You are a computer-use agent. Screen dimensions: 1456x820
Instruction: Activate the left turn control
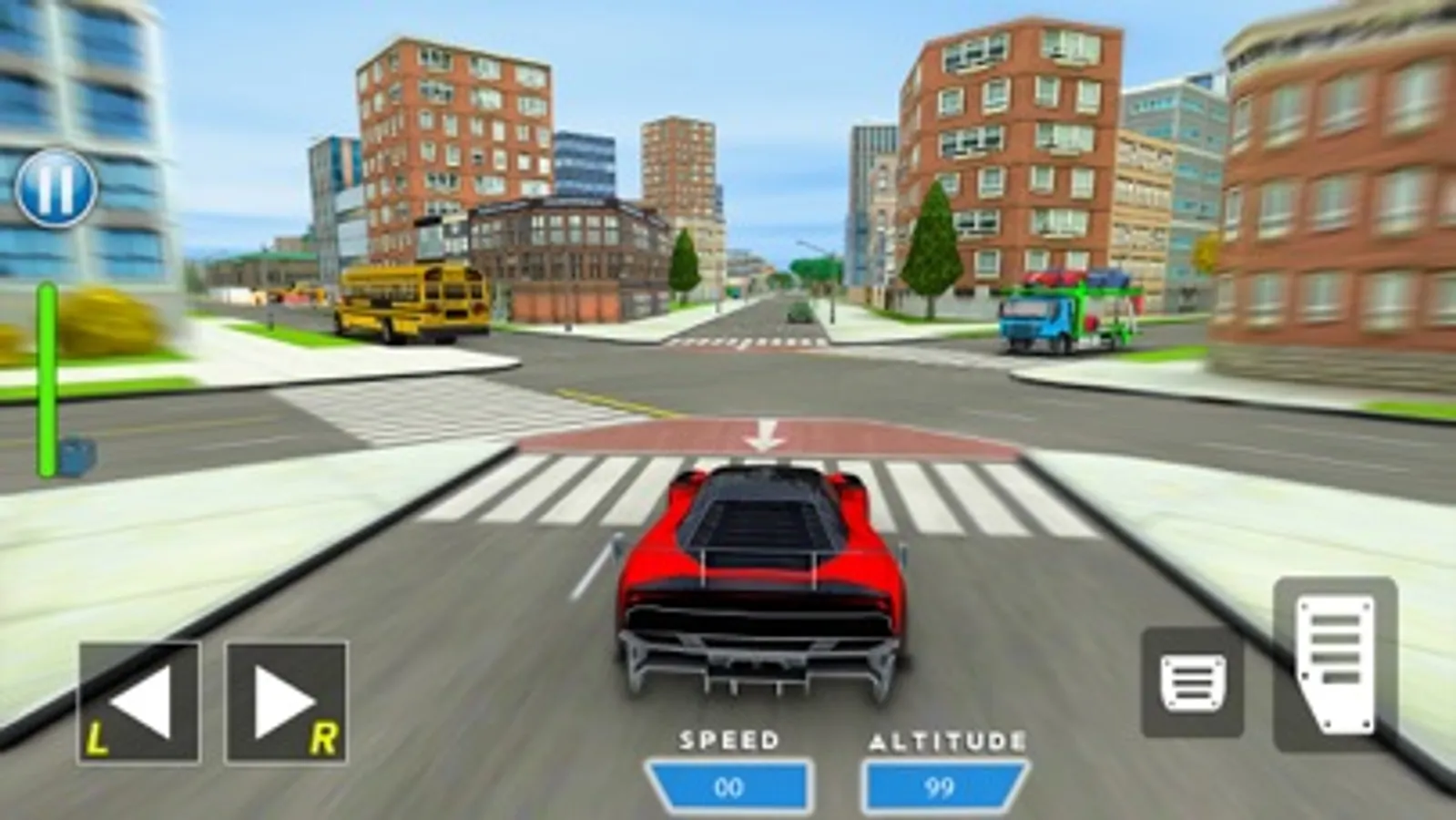click(x=138, y=697)
